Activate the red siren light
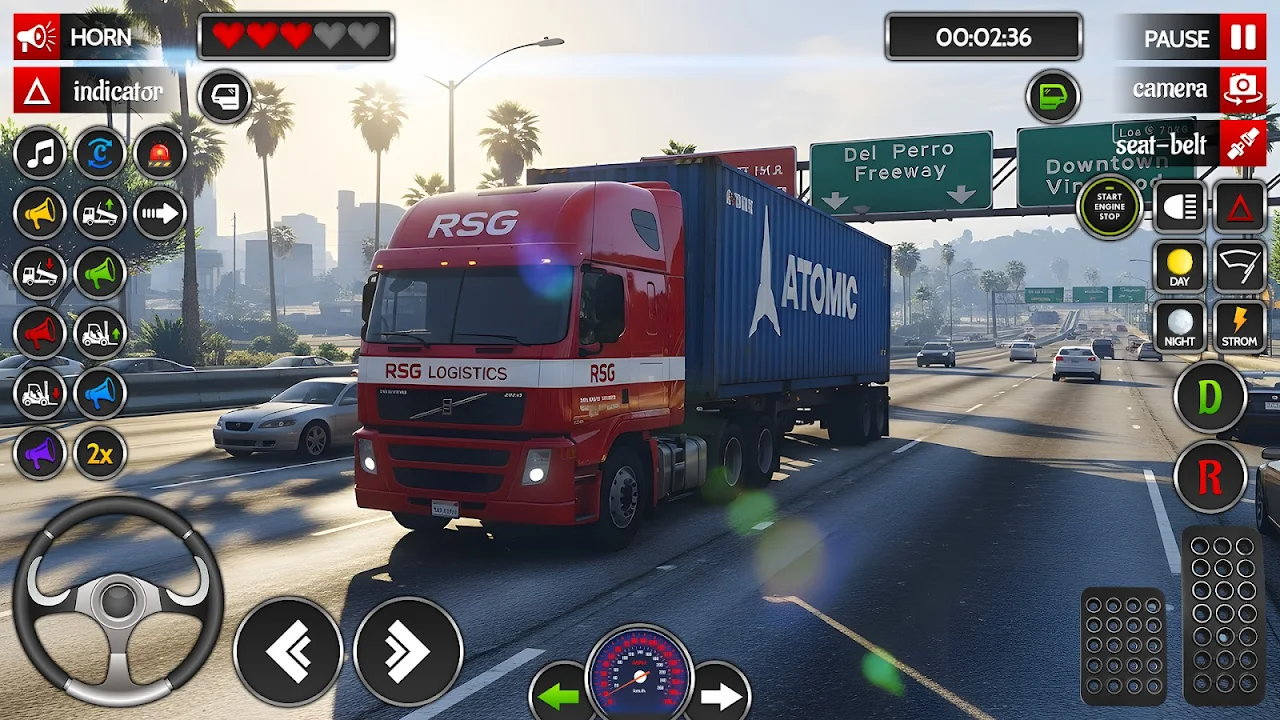This screenshot has width=1280, height=720. [160, 154]
